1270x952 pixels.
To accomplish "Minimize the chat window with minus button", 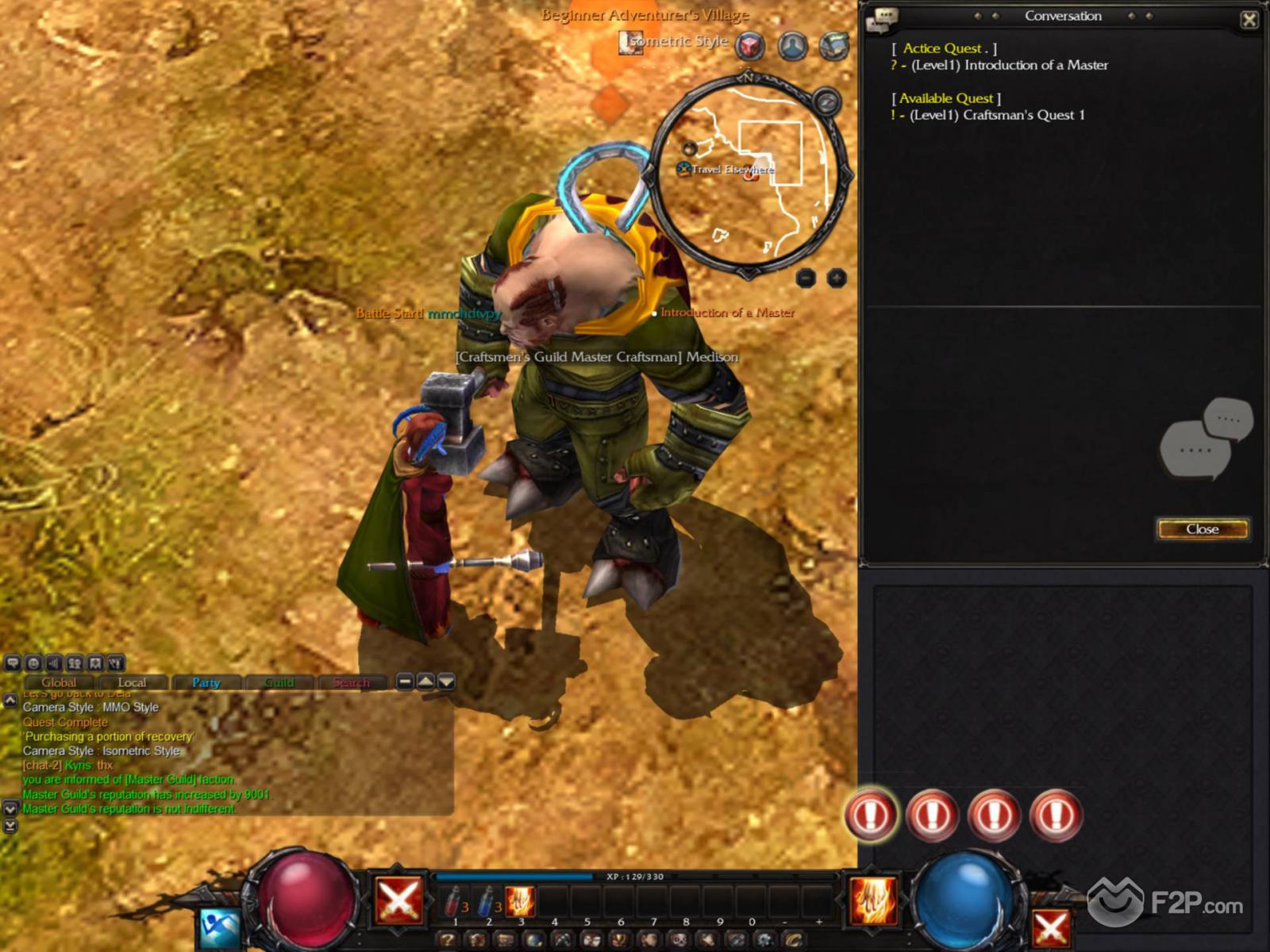I will tap(405, 681).
